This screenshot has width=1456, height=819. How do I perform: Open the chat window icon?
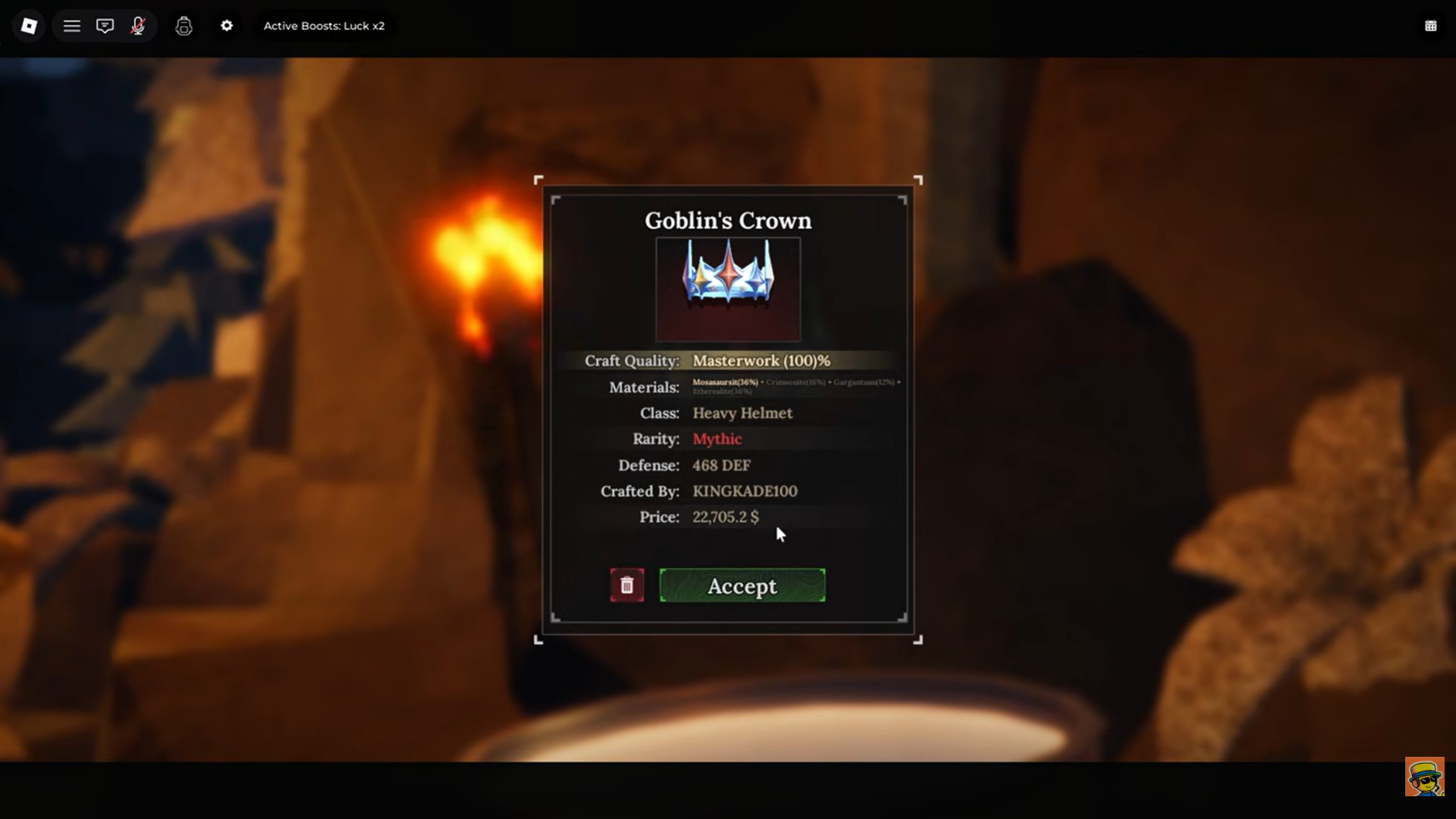click(105, 26)
